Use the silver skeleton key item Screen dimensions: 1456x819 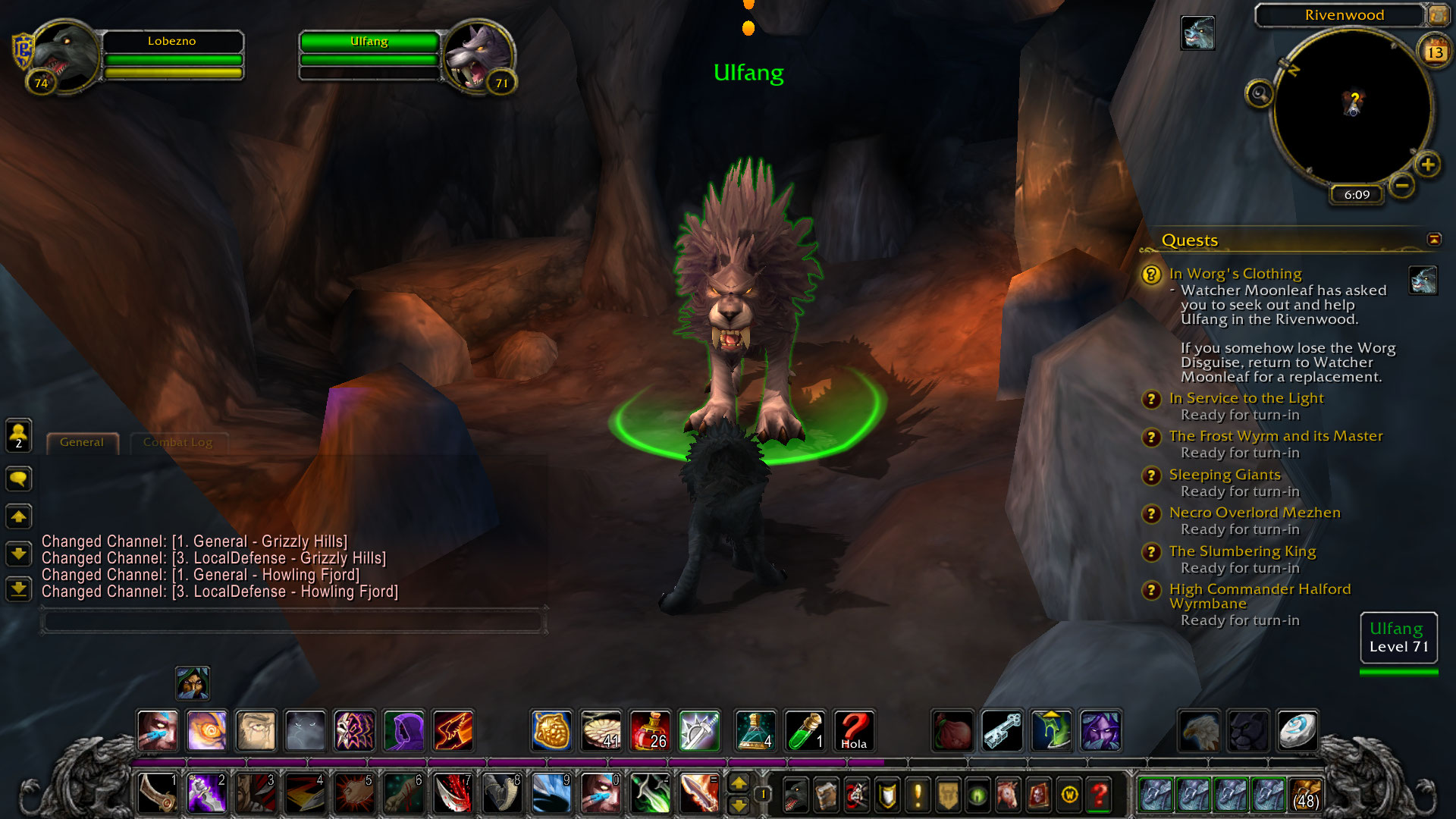1002,730
